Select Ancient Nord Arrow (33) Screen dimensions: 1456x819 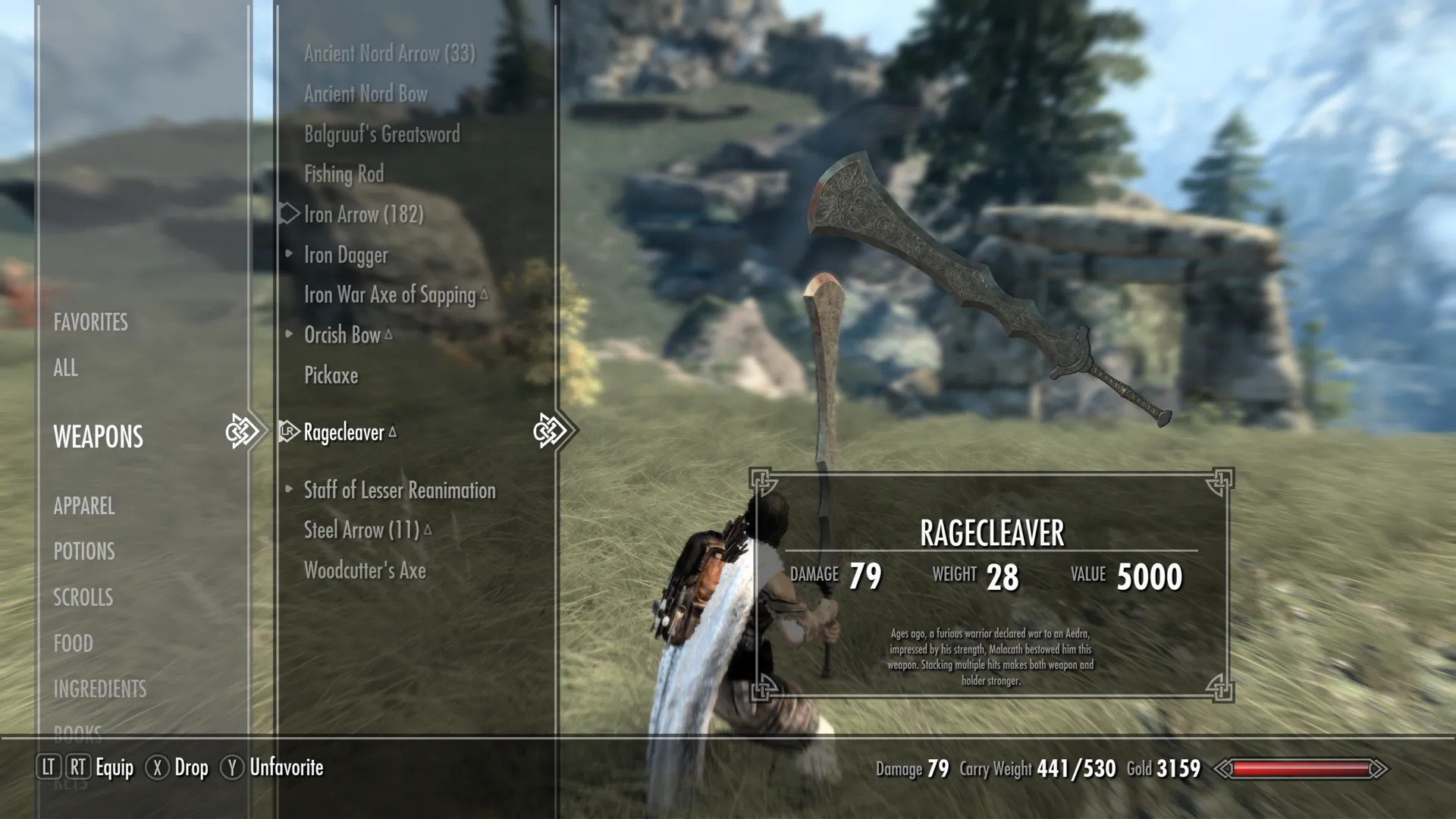click(x=389, y=54)
